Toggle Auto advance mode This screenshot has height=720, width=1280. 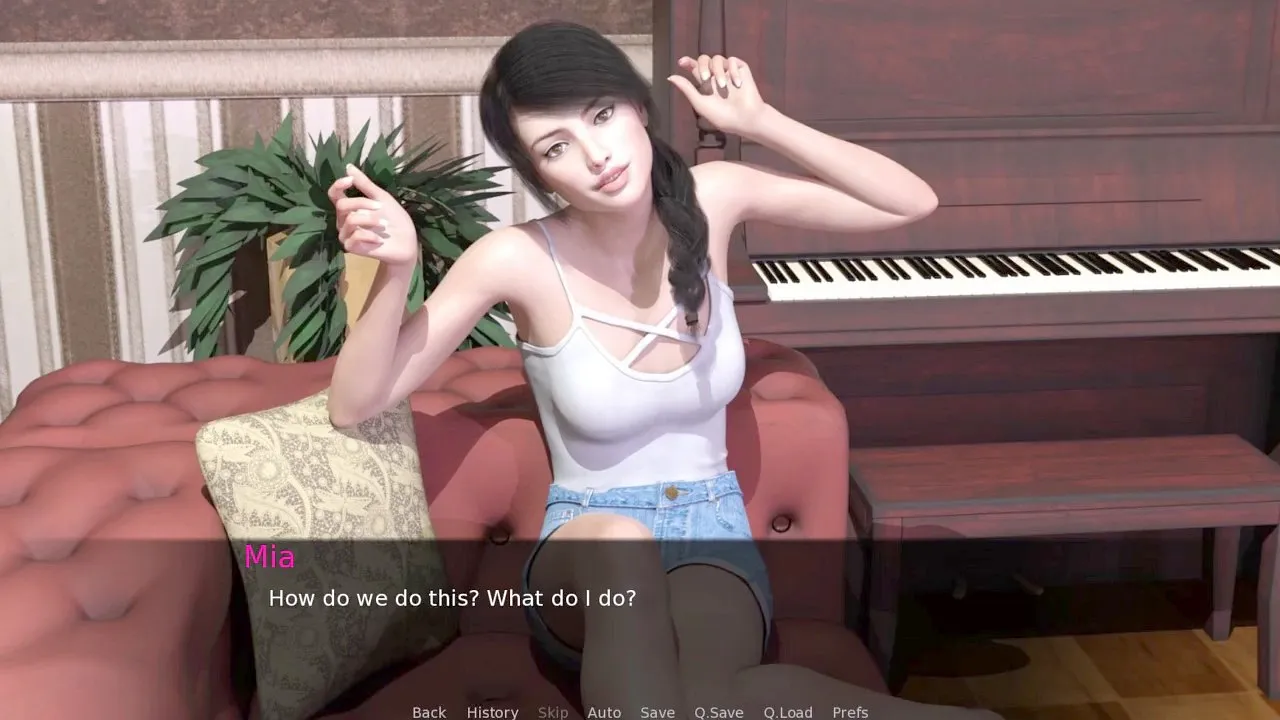coord(604,712)
